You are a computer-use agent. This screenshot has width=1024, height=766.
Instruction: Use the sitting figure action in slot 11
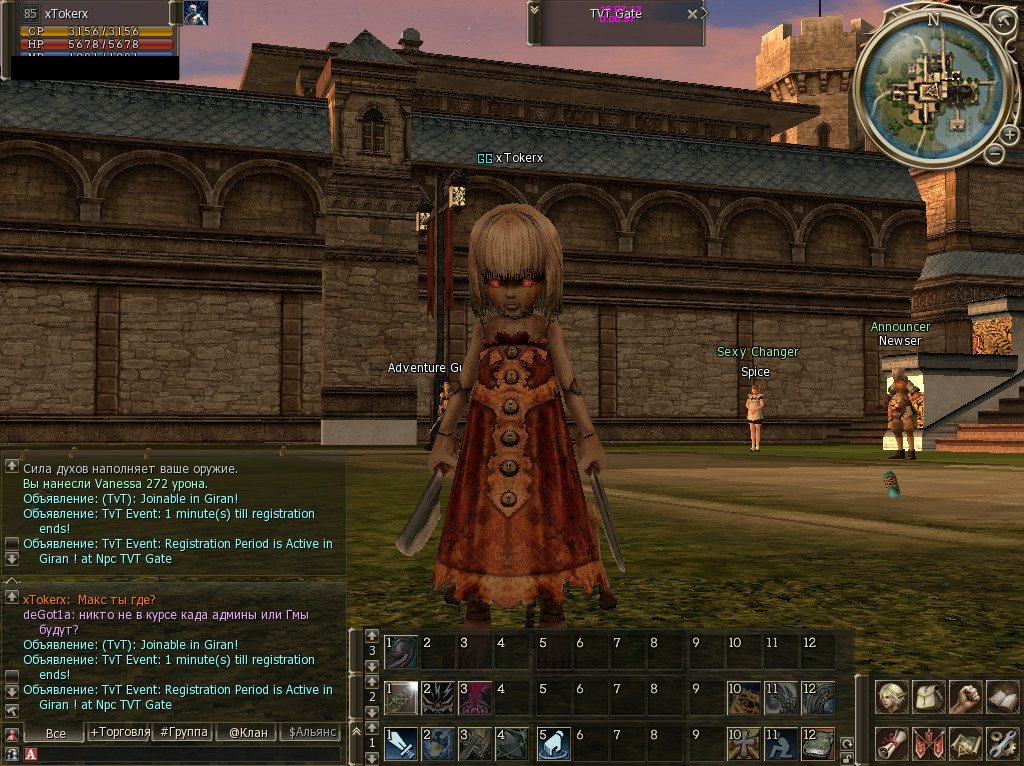click(x=780, y=744)
